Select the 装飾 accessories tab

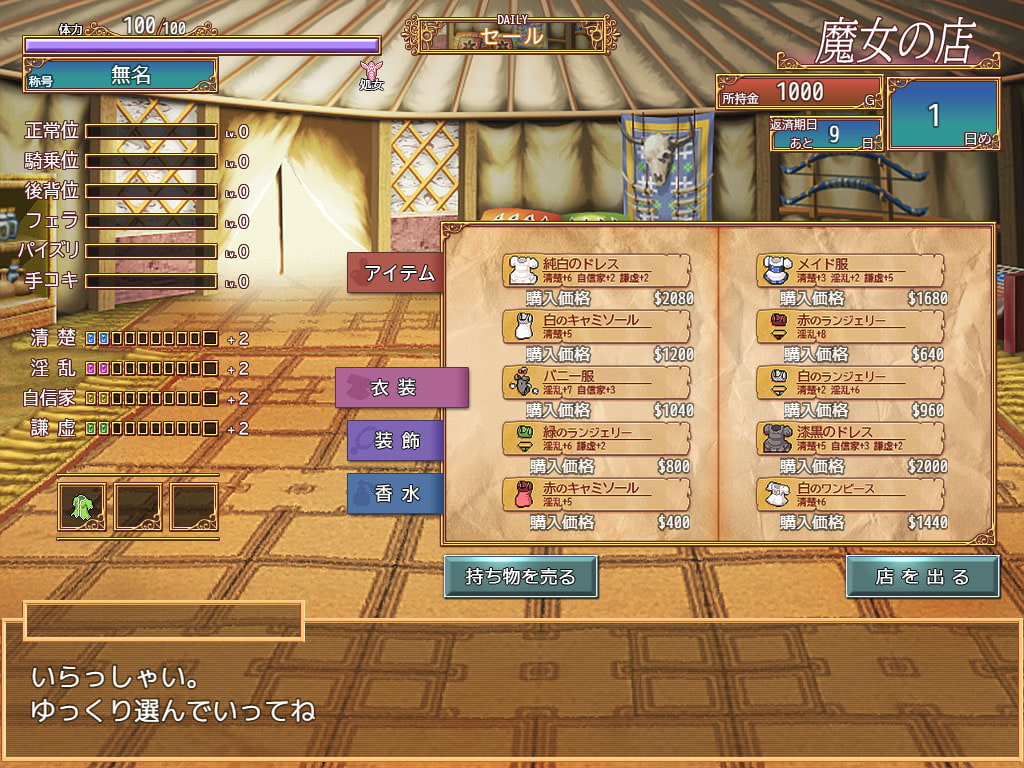pyautogui.click(x=397, y=440)
